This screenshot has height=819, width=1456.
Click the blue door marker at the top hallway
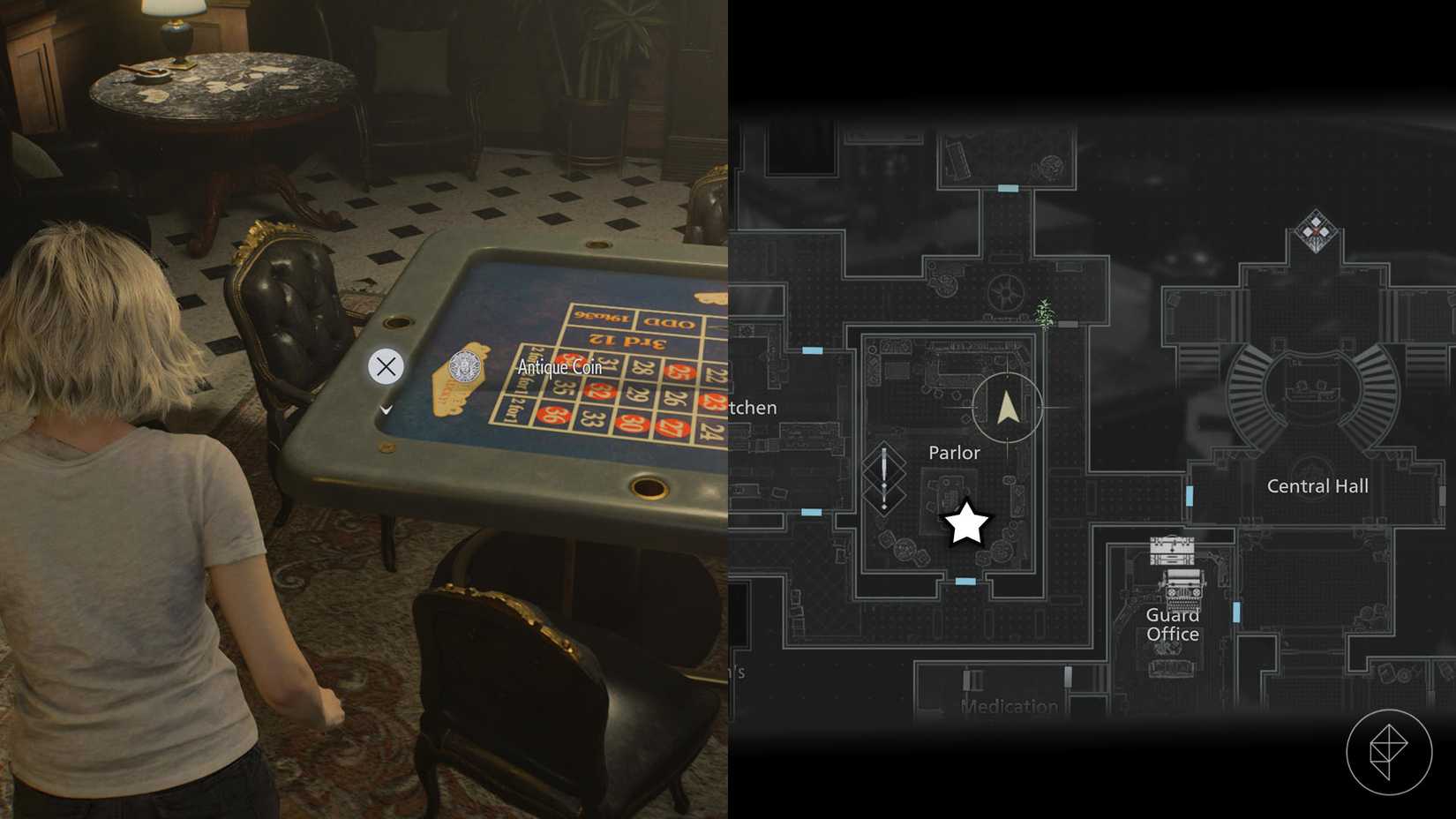tap(1006, 186)
